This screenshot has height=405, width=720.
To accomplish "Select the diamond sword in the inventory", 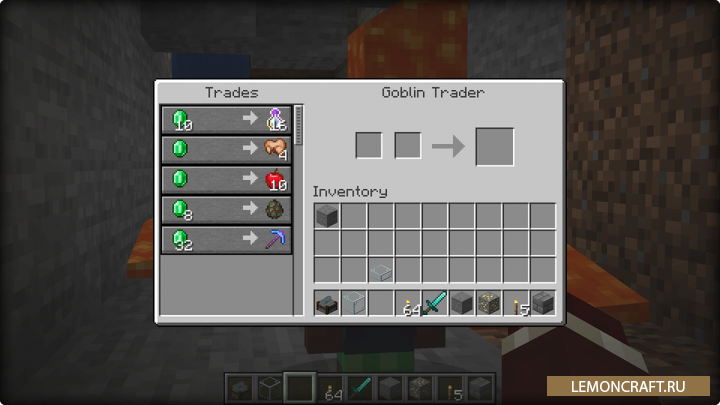I will pyautogui.click(x=435, y=303).
